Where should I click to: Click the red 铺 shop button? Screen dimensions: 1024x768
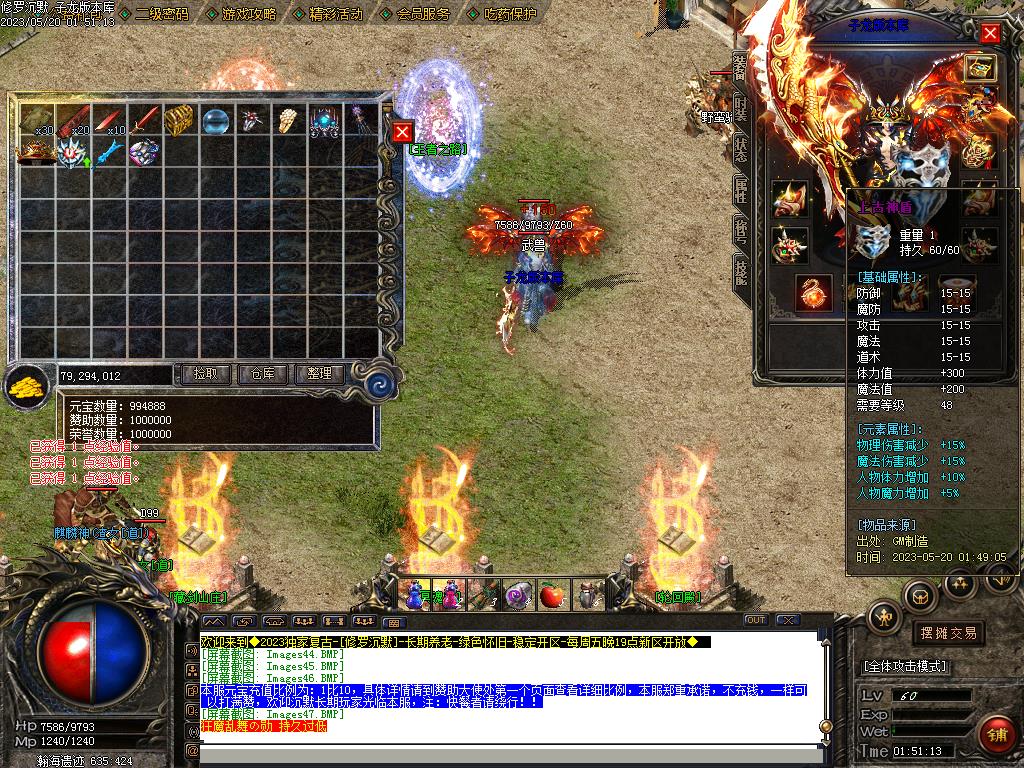[x=996, y=734]
